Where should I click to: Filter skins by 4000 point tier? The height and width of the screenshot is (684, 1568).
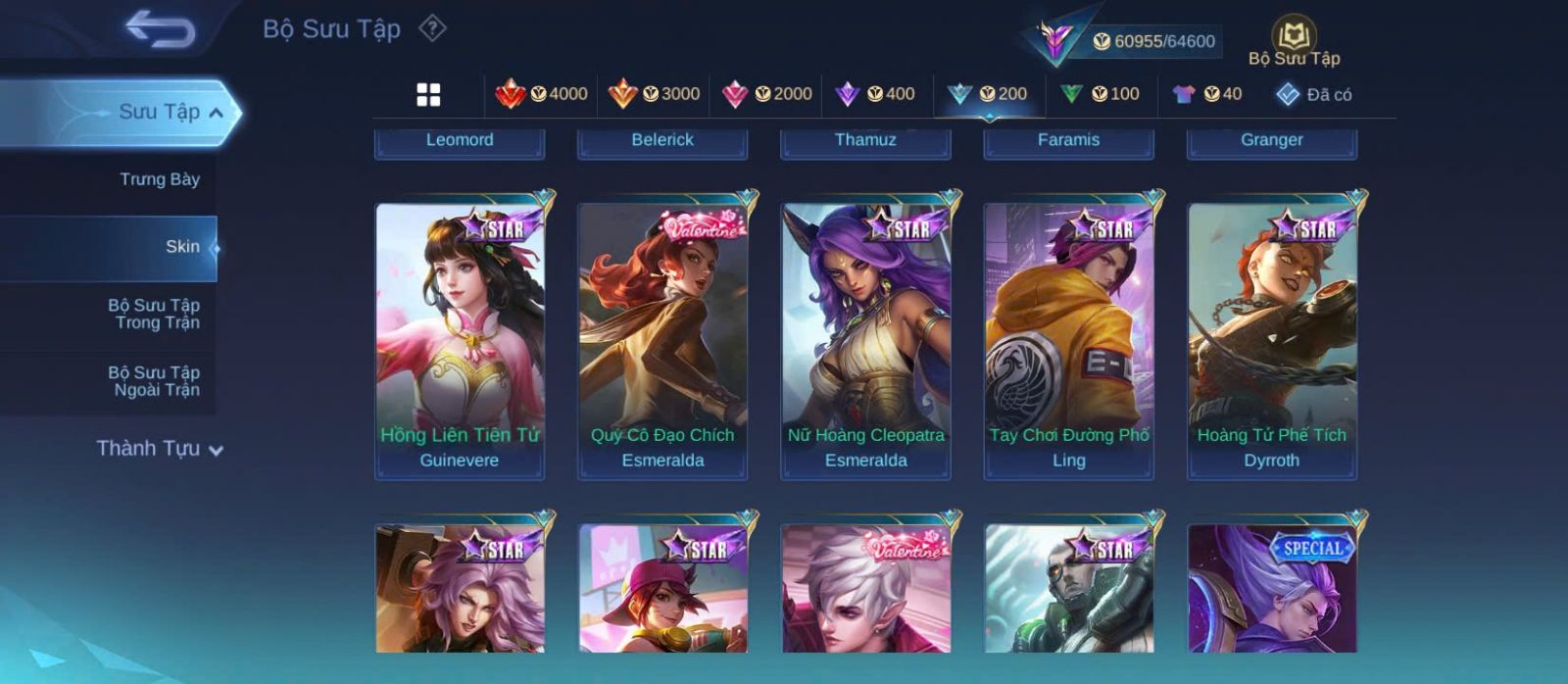tap(541, 94)
